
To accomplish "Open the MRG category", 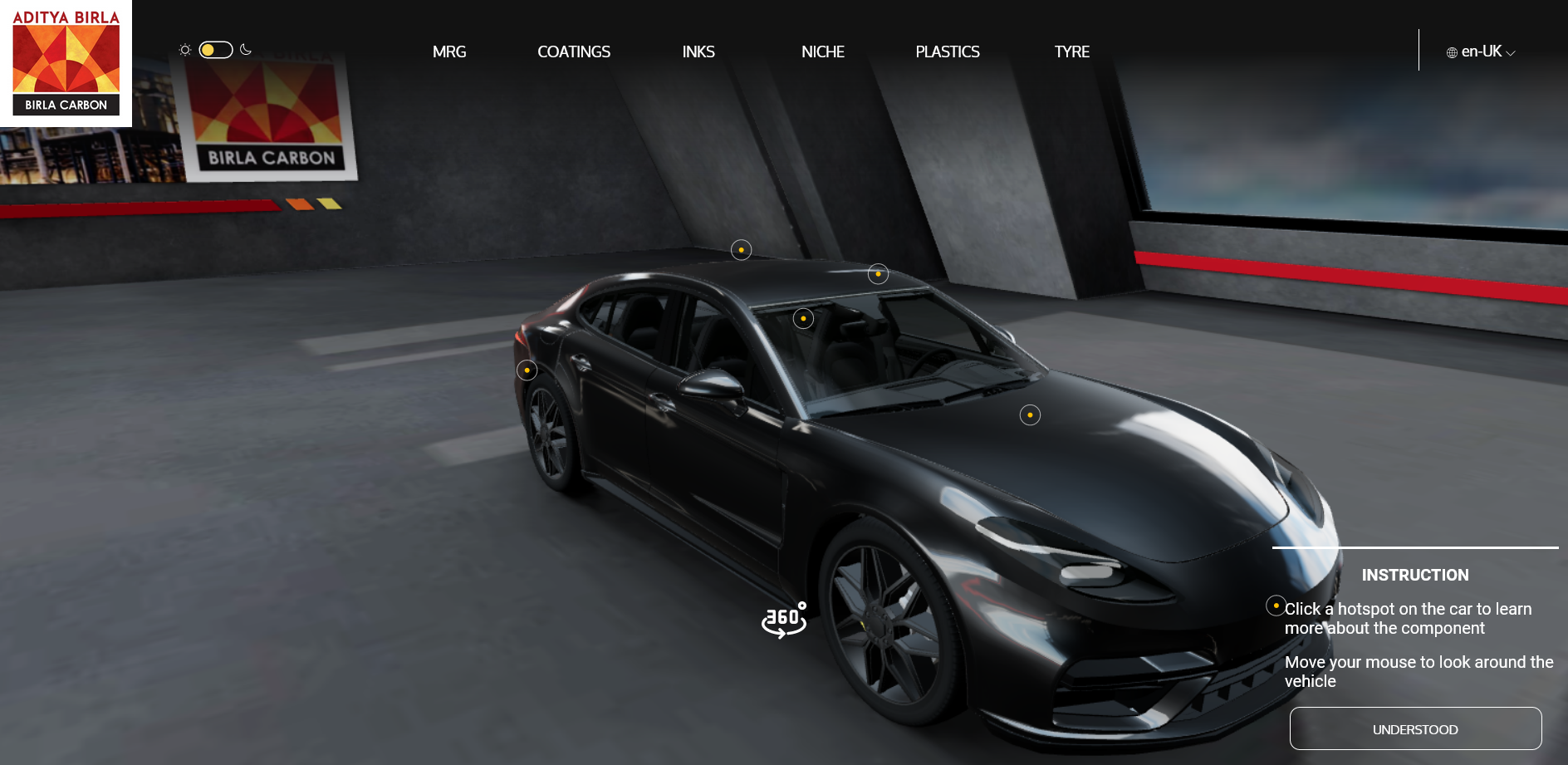I will 449,51.
